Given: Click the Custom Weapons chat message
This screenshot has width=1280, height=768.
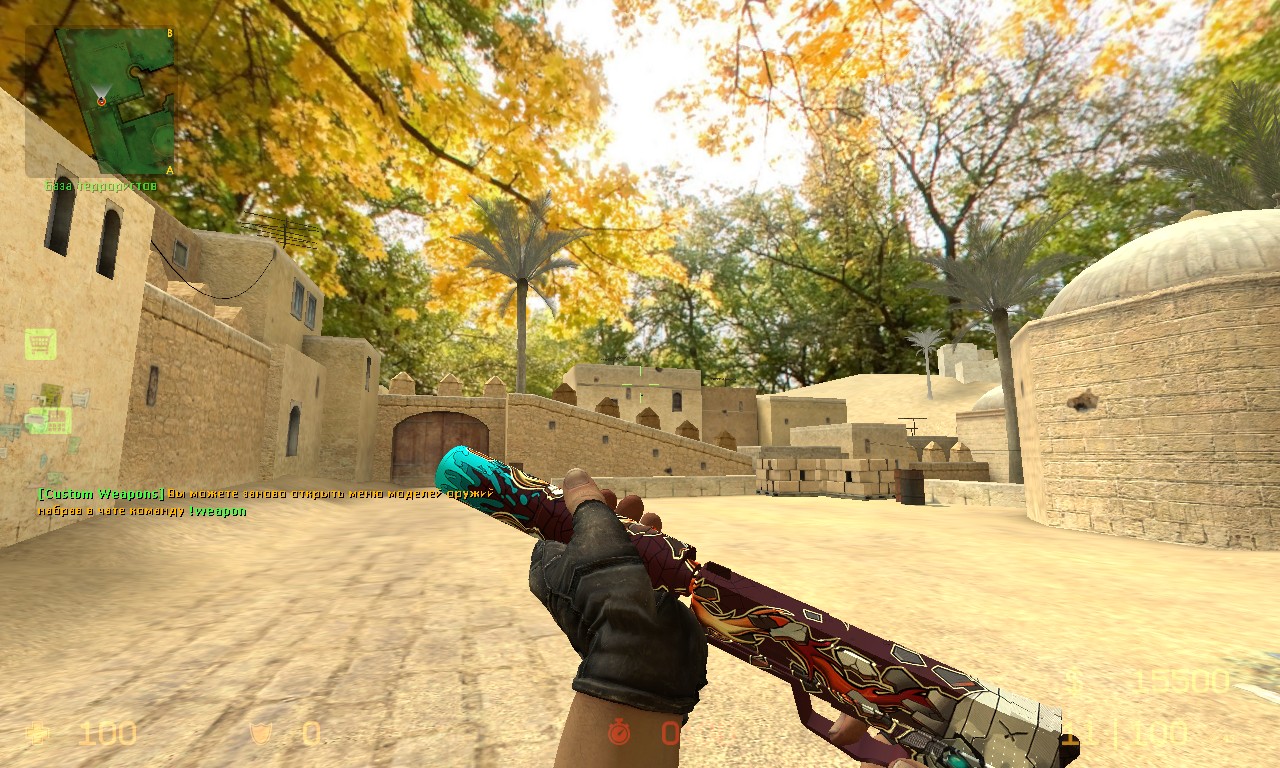Looking at the screenshot, I should coord(266,502).
